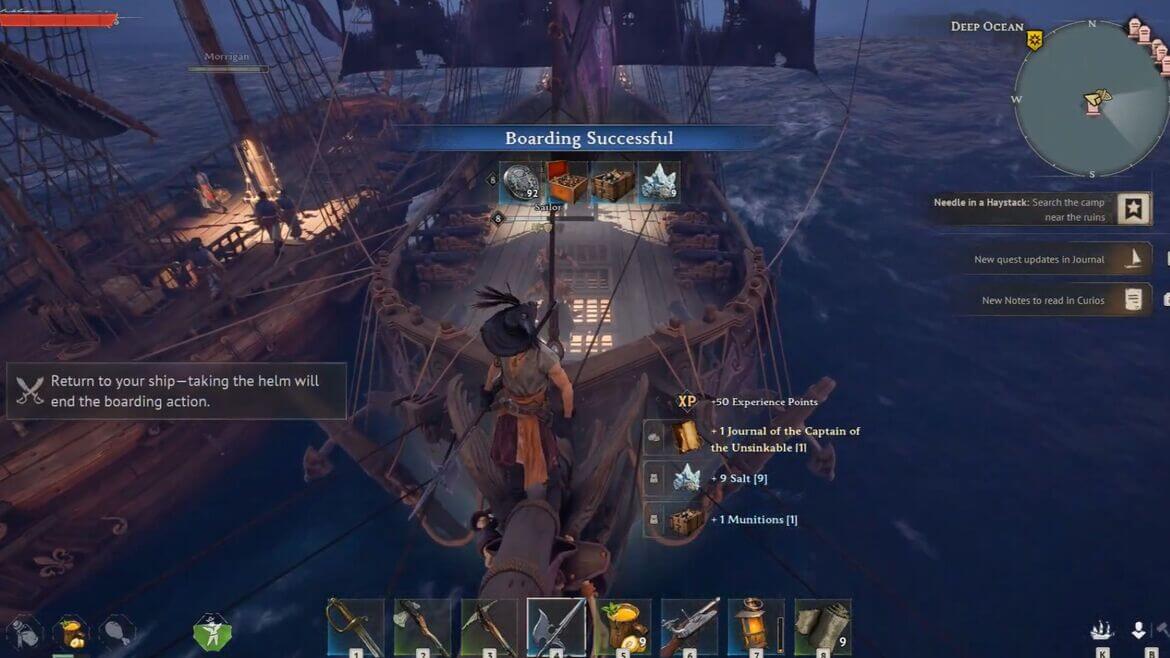
Task: Select the munitions crate loot icon
Action: point(613,182)
